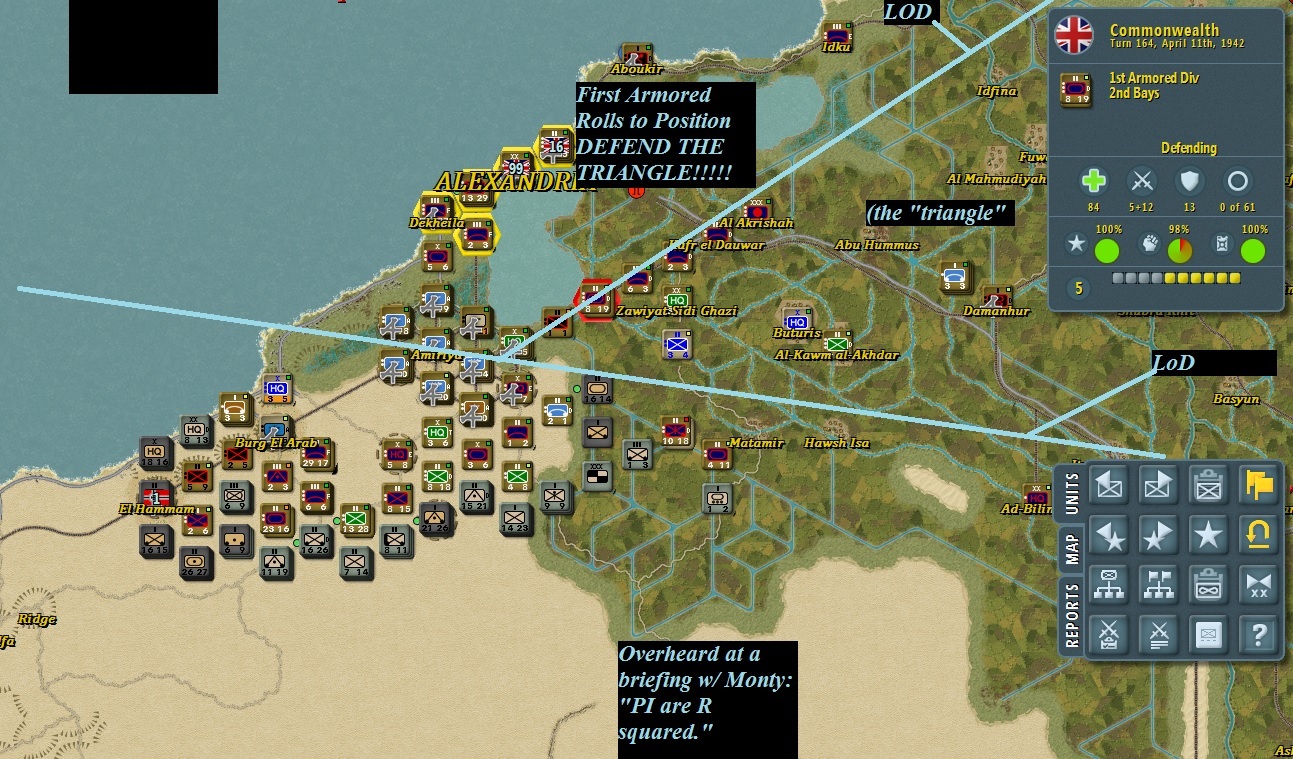
Task: Toggle the left-half star highlight
Action: [x=1109, y=535]
